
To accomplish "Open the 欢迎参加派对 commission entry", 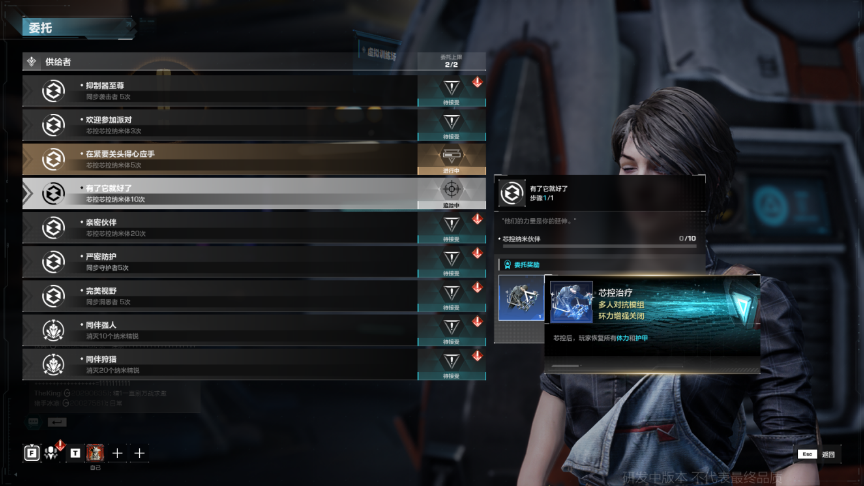I will [x=220, y=125].
